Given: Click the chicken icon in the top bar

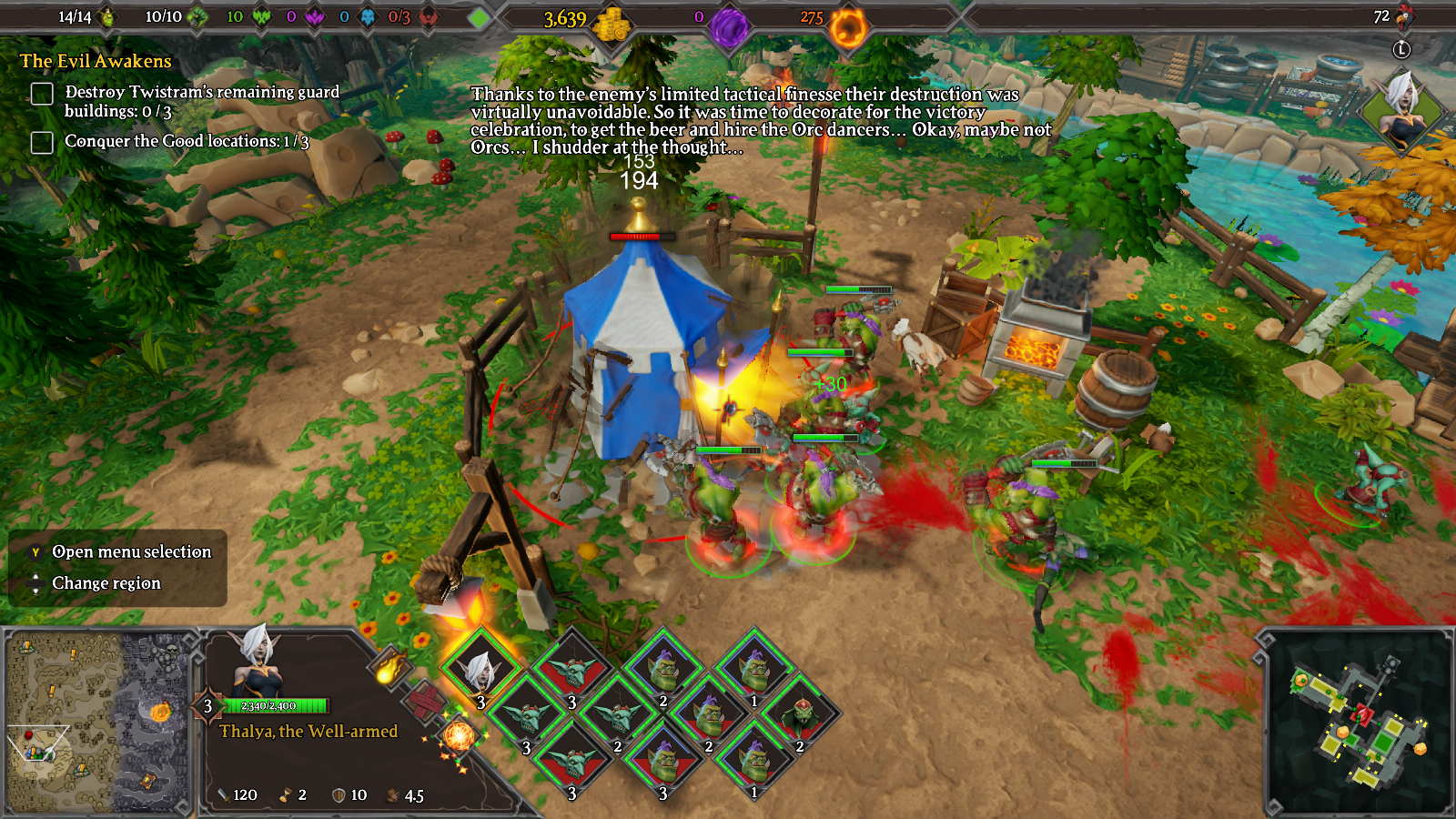Looking at the screenshot, I should pos(1404,16).
